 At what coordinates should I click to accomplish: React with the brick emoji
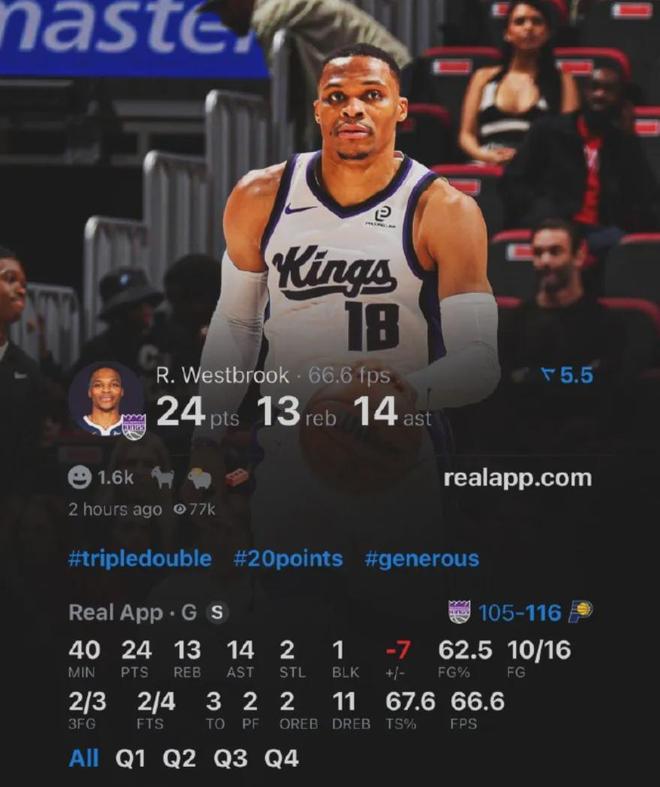click(x=236, y=478)
